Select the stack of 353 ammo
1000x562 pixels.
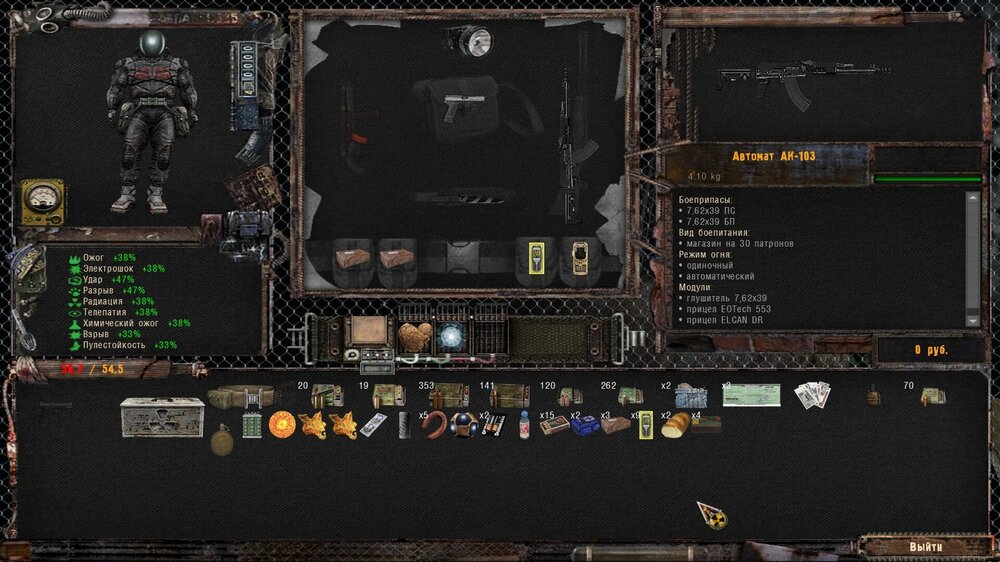click(x=448, y=396)
